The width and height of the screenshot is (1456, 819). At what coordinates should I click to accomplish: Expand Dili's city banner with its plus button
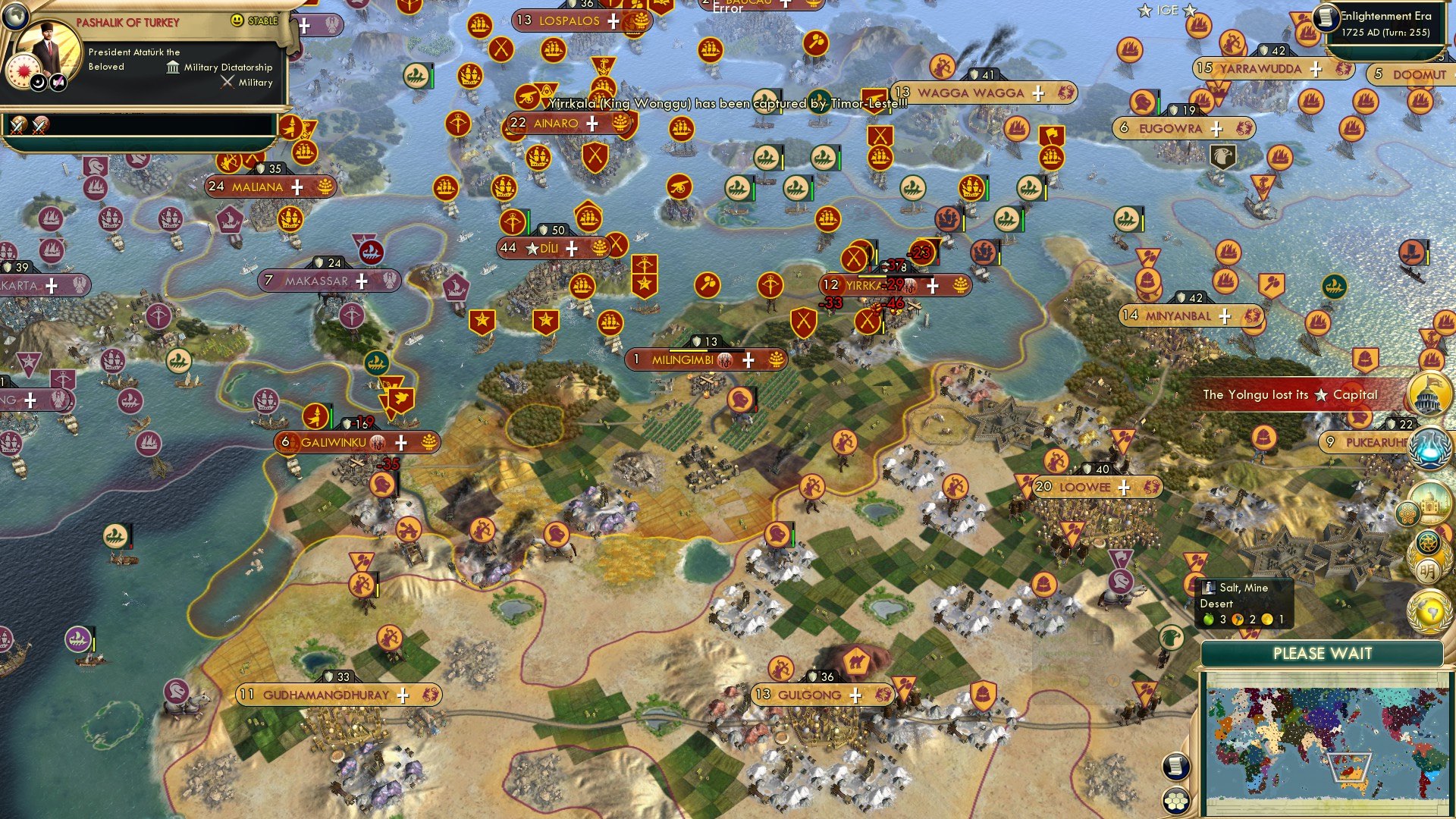[573, 247]
